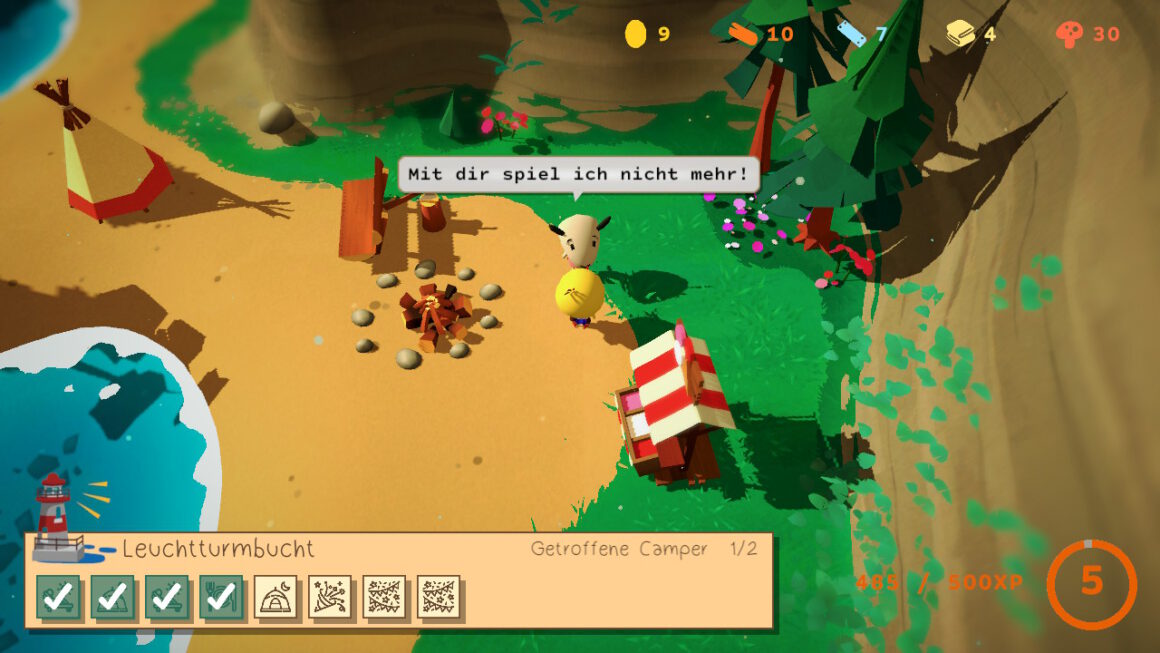Click the light blue plank resource icon
Viewport: 1160px width, 653px height.
tap(851, 34)
